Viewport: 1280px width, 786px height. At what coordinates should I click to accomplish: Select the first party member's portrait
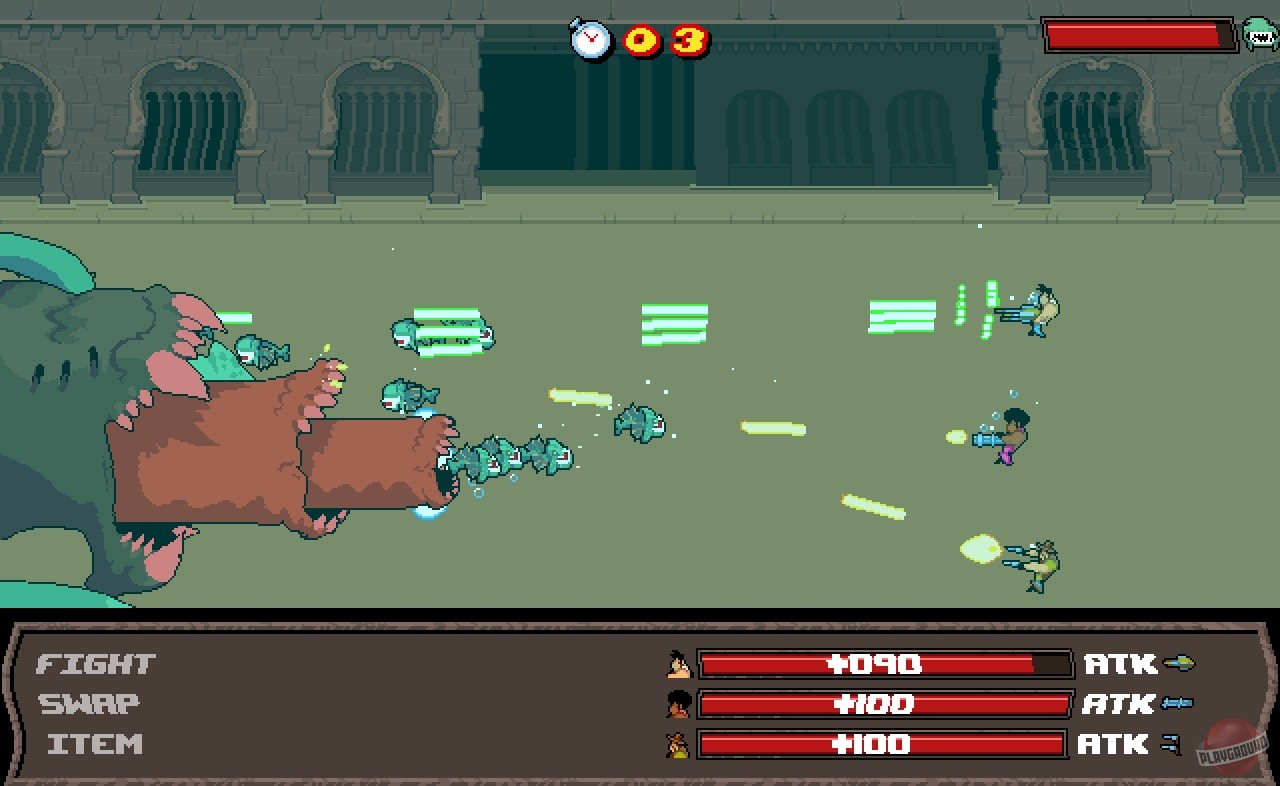tap(680, 664)
